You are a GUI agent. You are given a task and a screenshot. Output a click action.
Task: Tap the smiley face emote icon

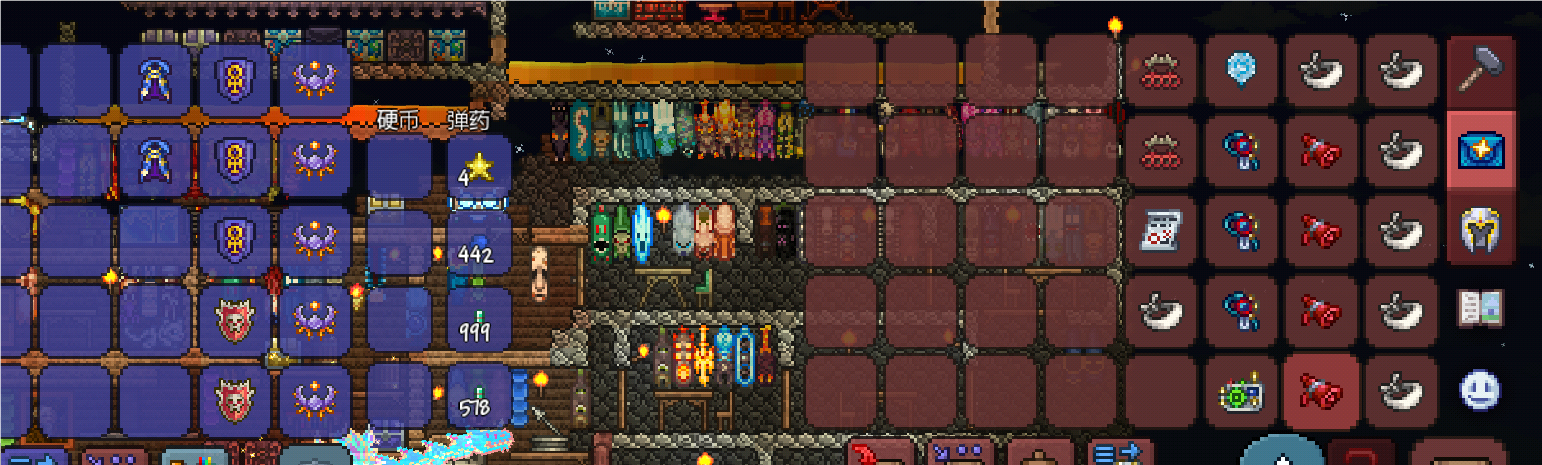click(x=1481, y=389)
